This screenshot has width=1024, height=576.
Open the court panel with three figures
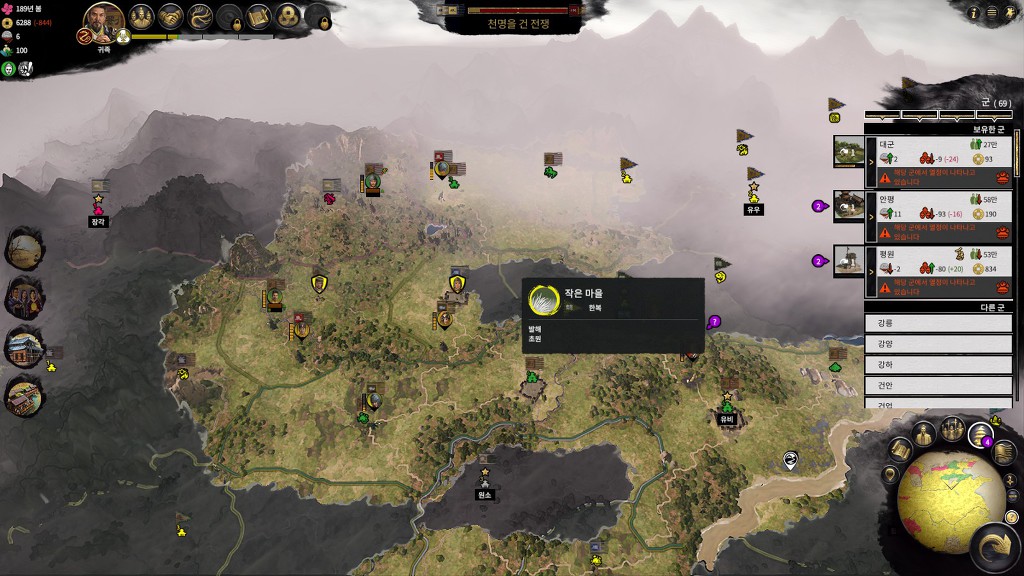142,17
